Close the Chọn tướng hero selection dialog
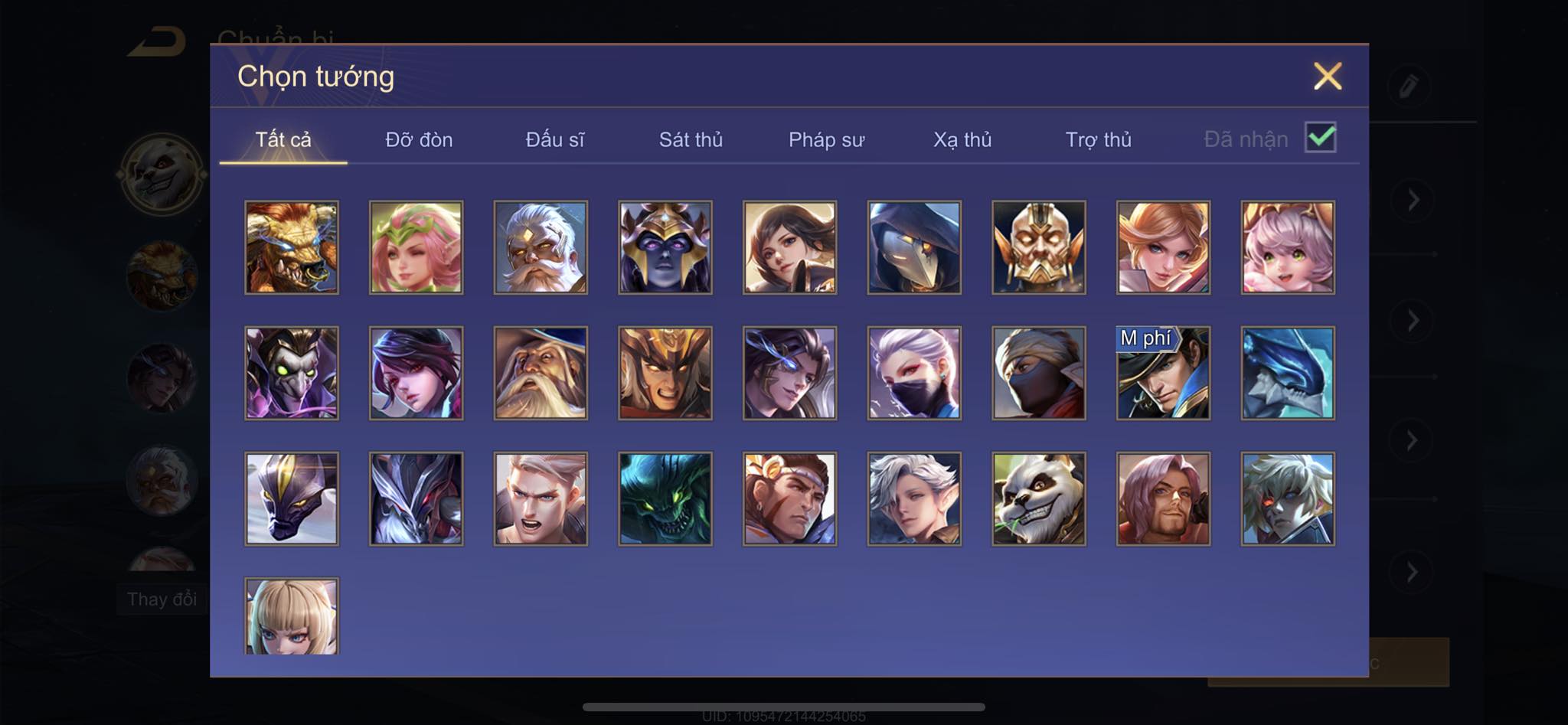This screenshot has width=1568, height=725. (1327, 77)
